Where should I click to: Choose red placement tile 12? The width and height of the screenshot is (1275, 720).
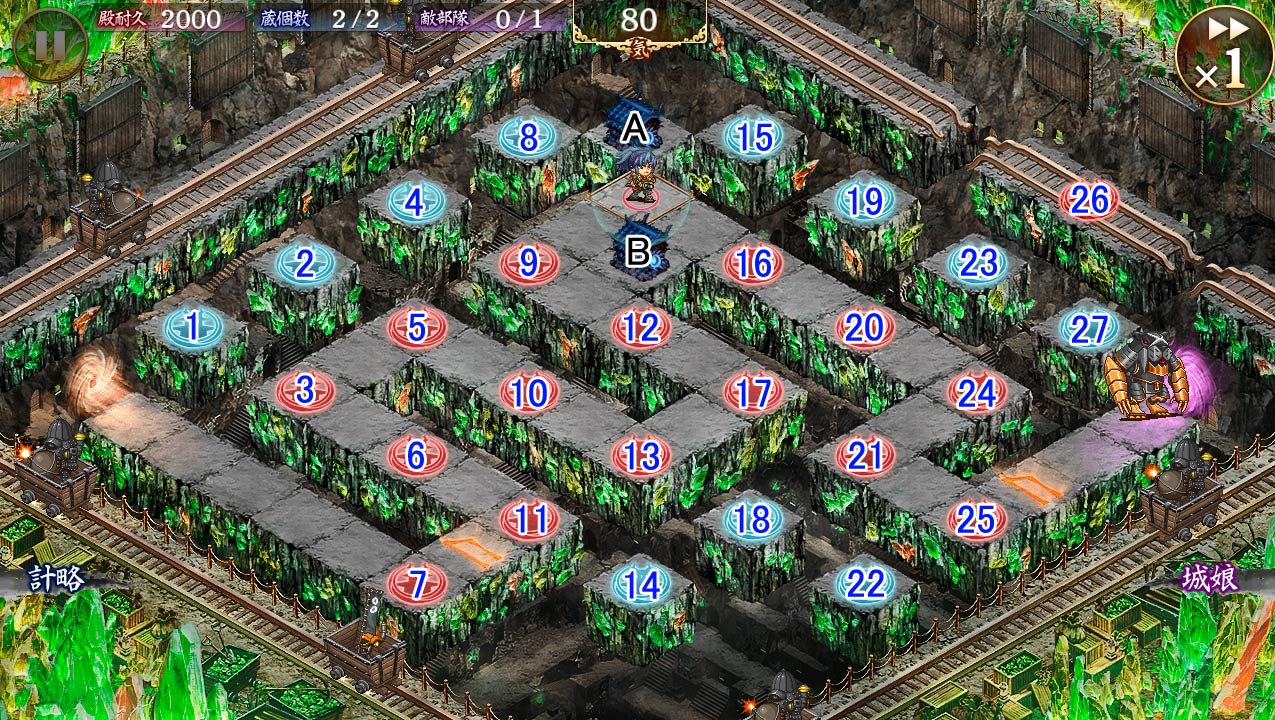point(641,327)
